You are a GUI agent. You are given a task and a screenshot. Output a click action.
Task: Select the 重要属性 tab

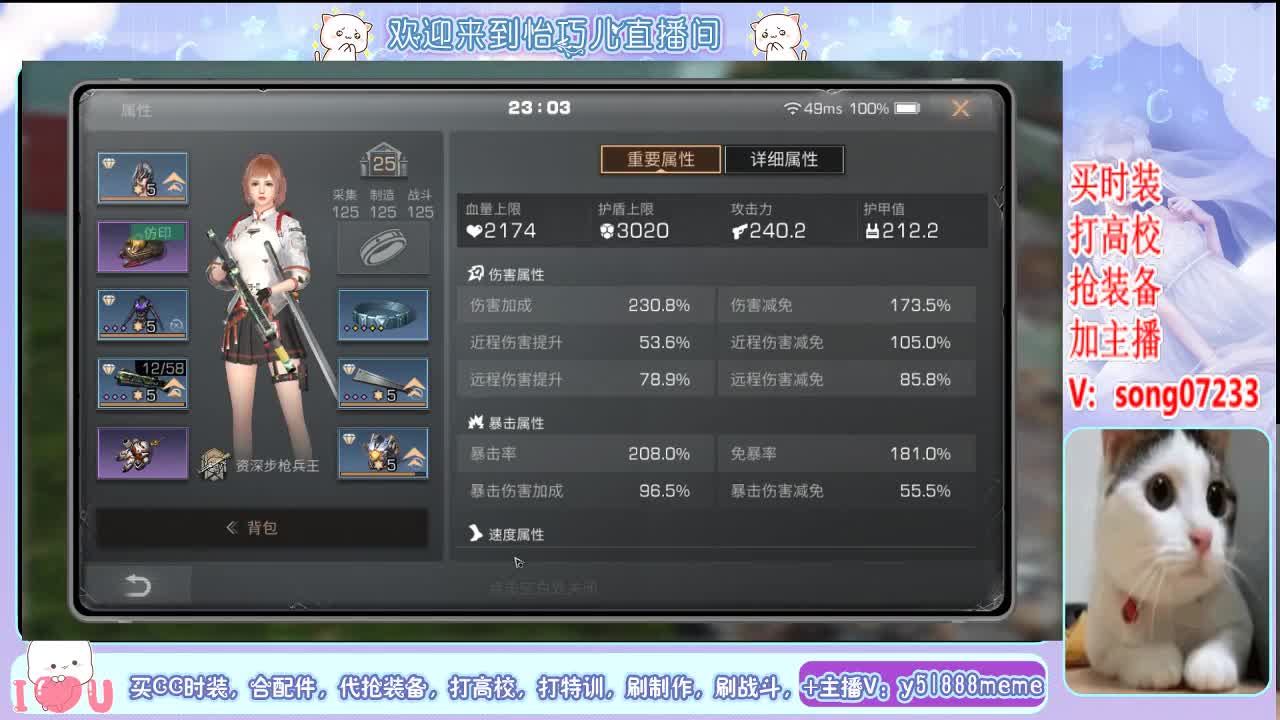coord(660,159)
